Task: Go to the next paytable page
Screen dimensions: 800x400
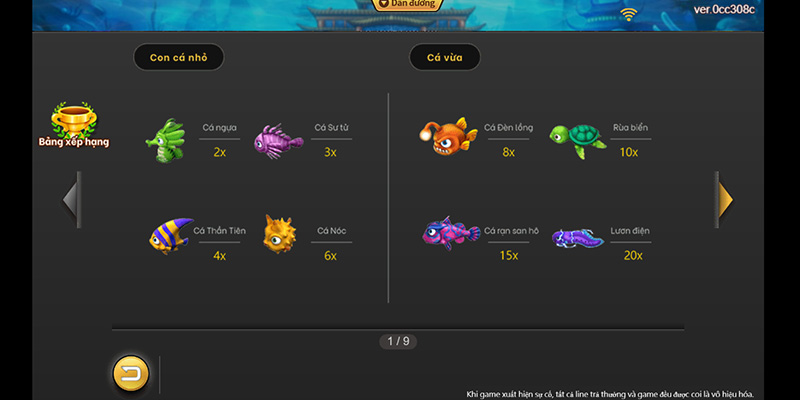Action: pyautogui.click(x=724, y=199)
